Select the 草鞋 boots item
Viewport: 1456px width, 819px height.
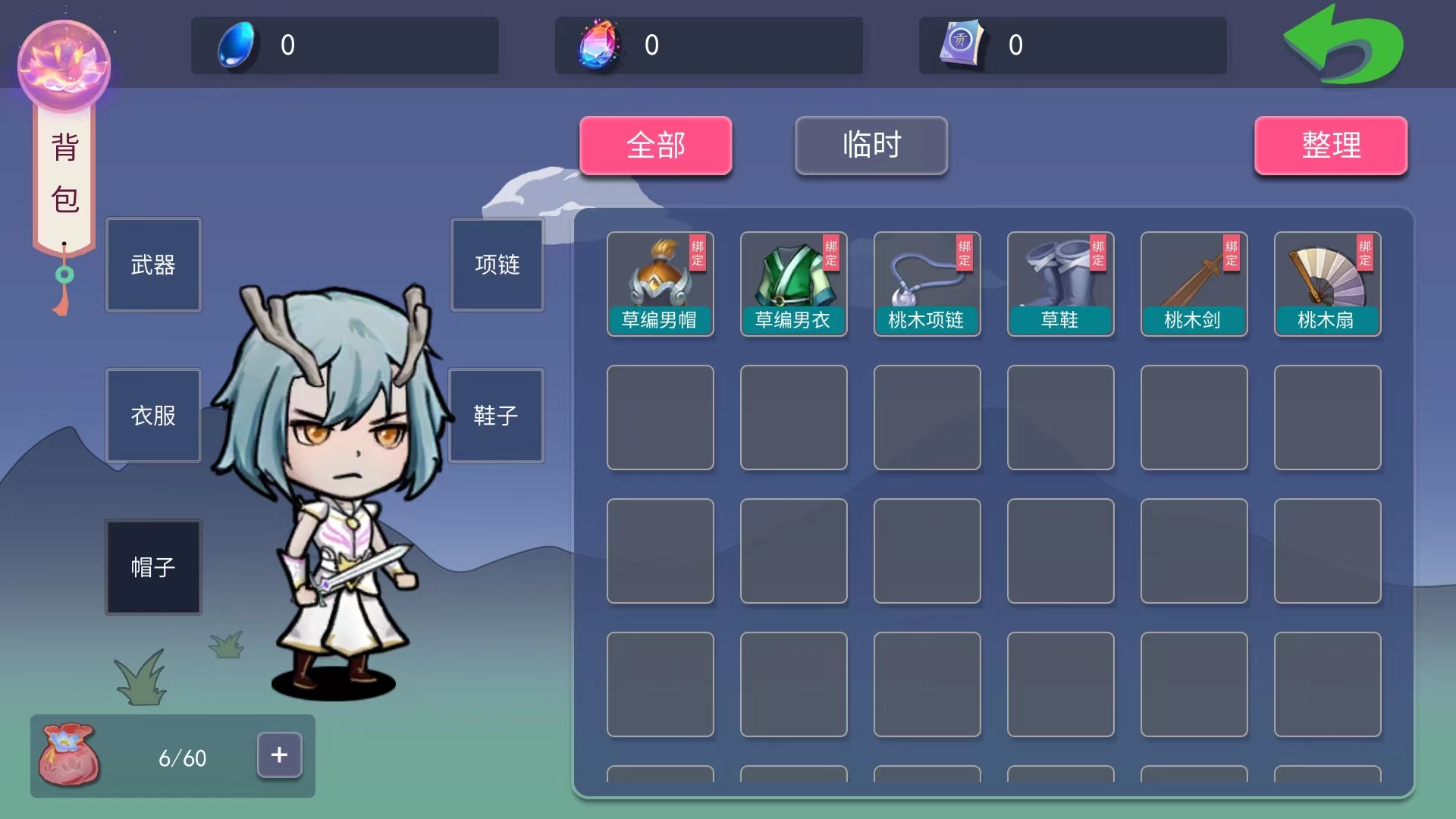[1060, 284]
